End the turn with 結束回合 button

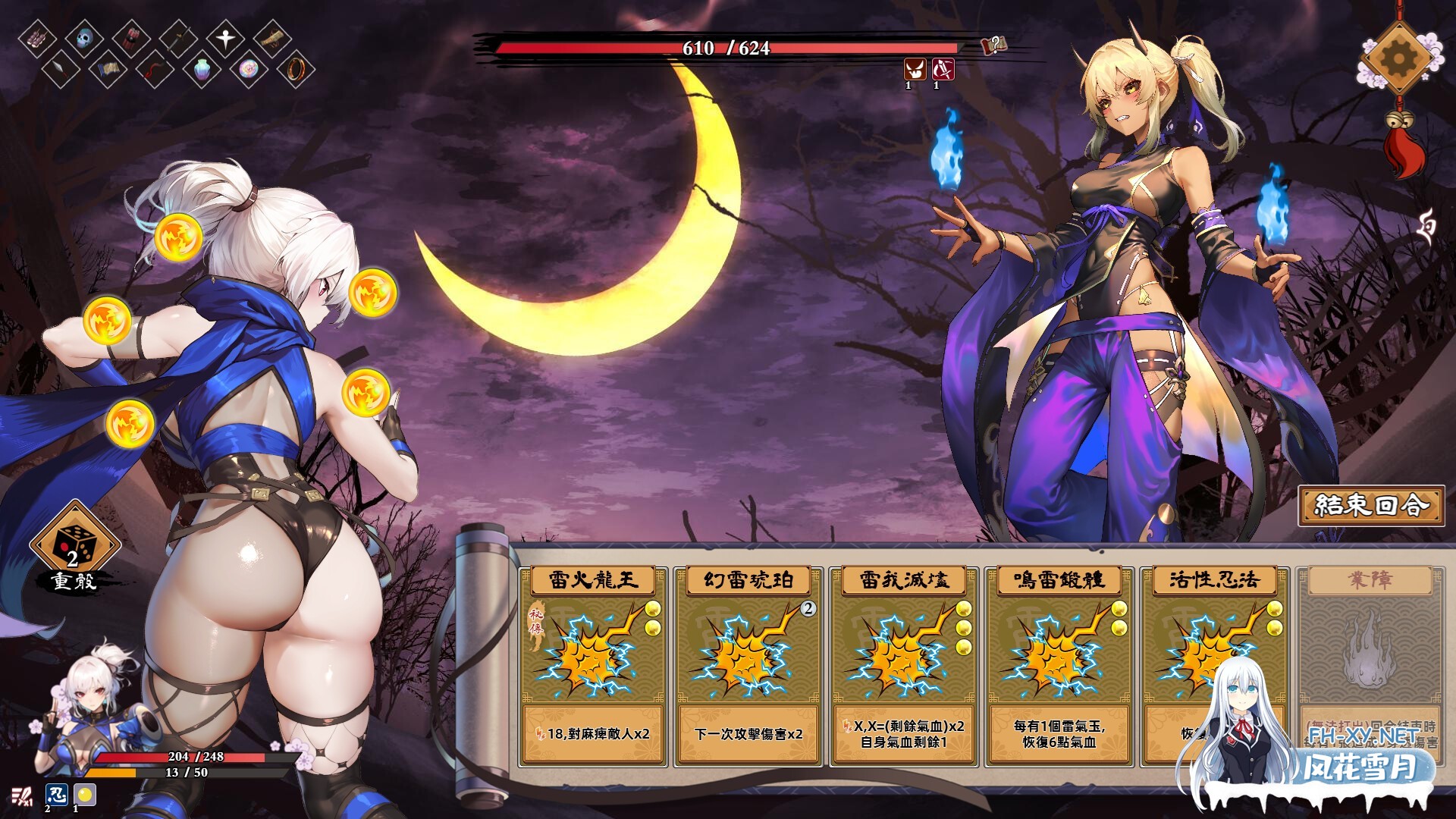click(1371, 506)
